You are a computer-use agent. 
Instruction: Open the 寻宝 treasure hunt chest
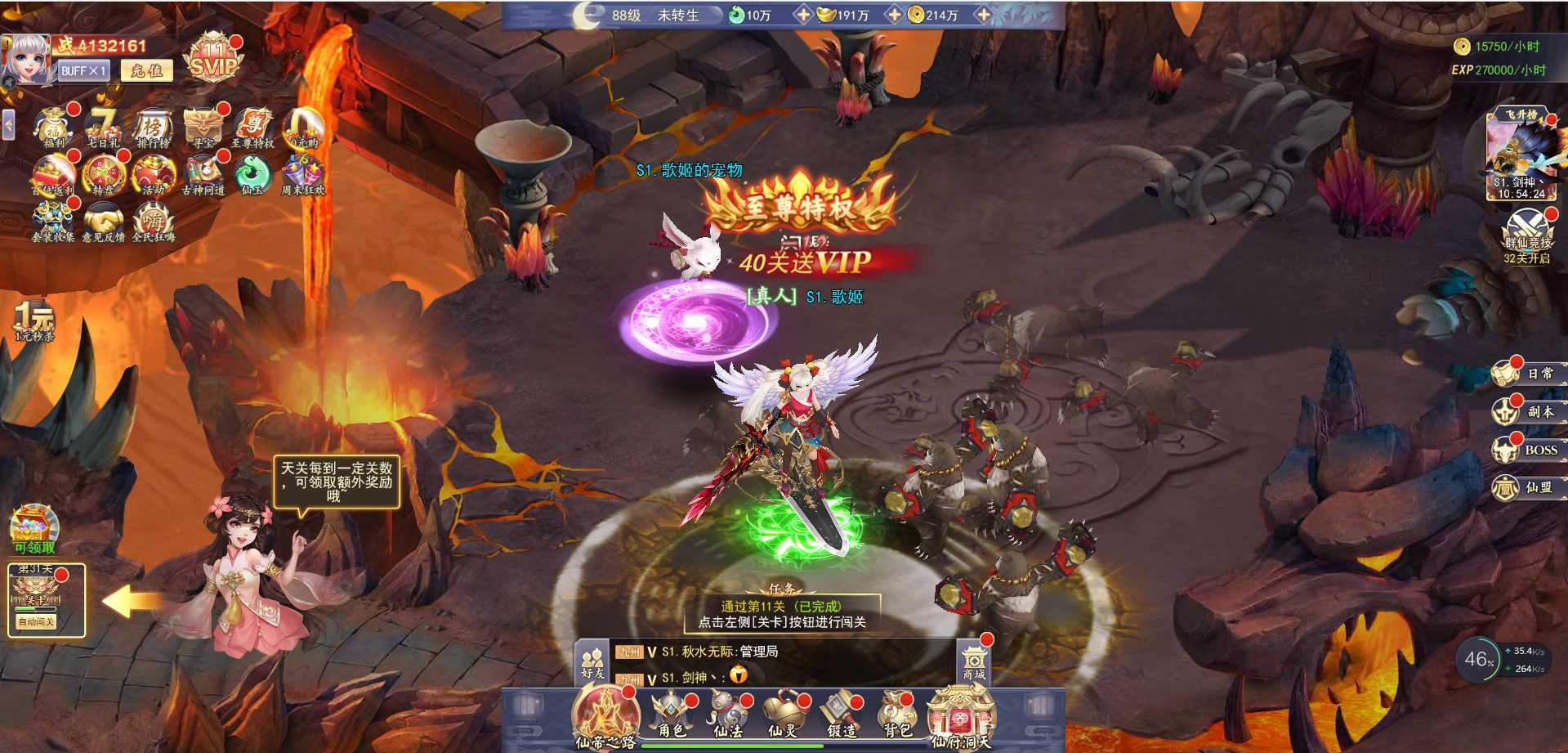pyautogui.click(x=203, y=128)
